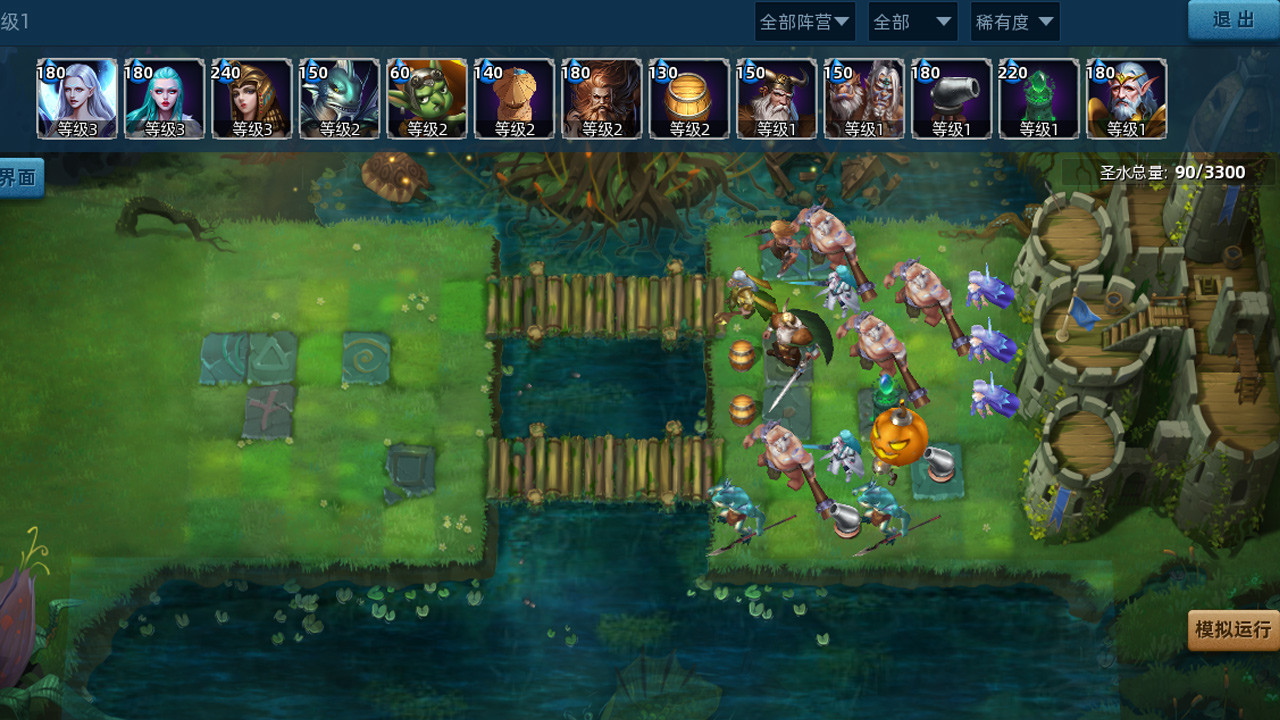Image resolution: width=1280 pixels, height=720 pixels.
Task: Start the 模拟运行 simulation
Action: (1231, 632)
